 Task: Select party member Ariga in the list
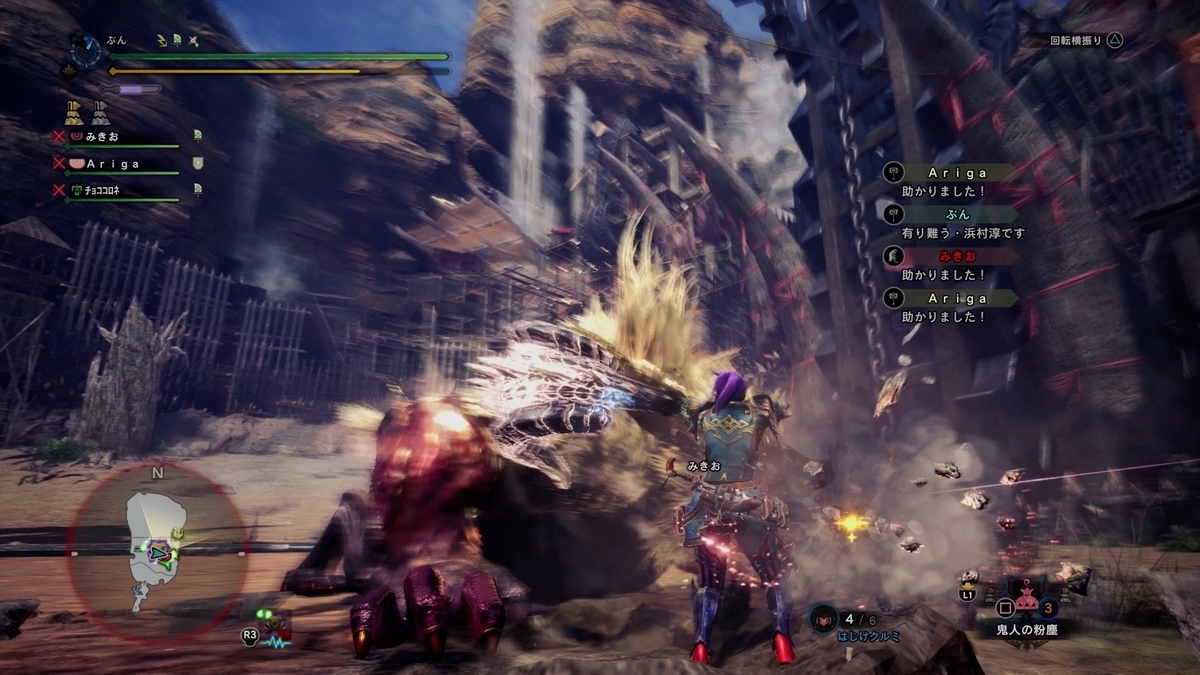click(x=112, y=163)
